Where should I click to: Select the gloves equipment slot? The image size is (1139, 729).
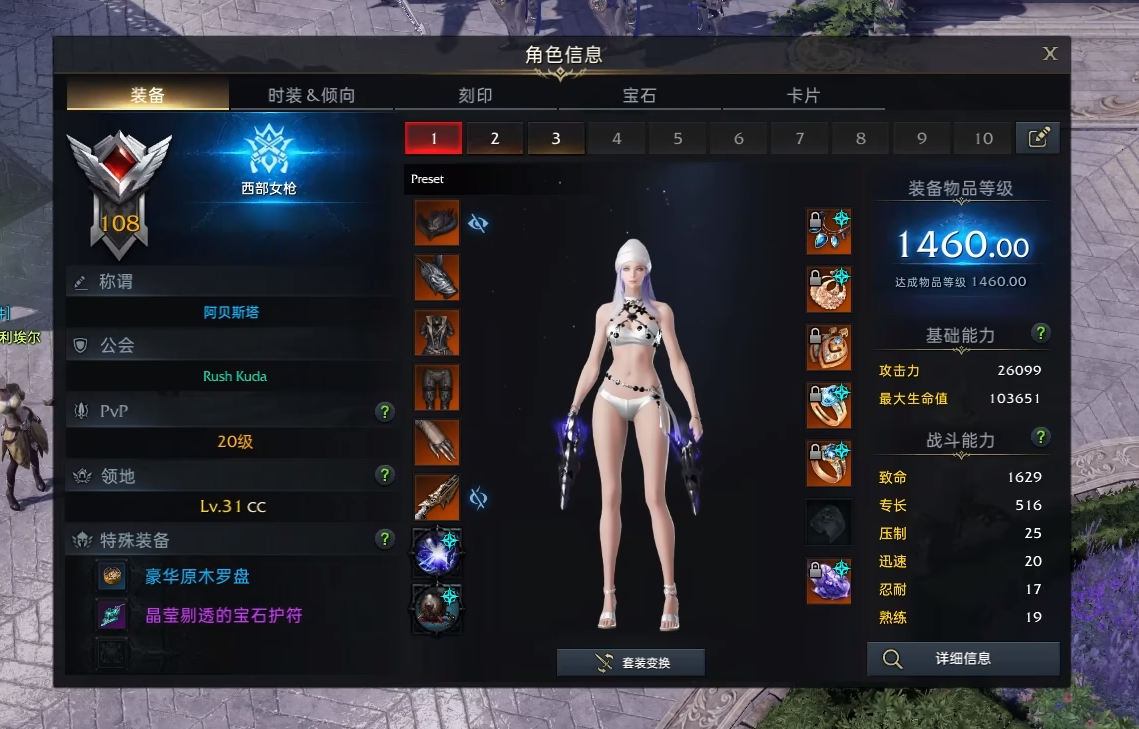437,442
